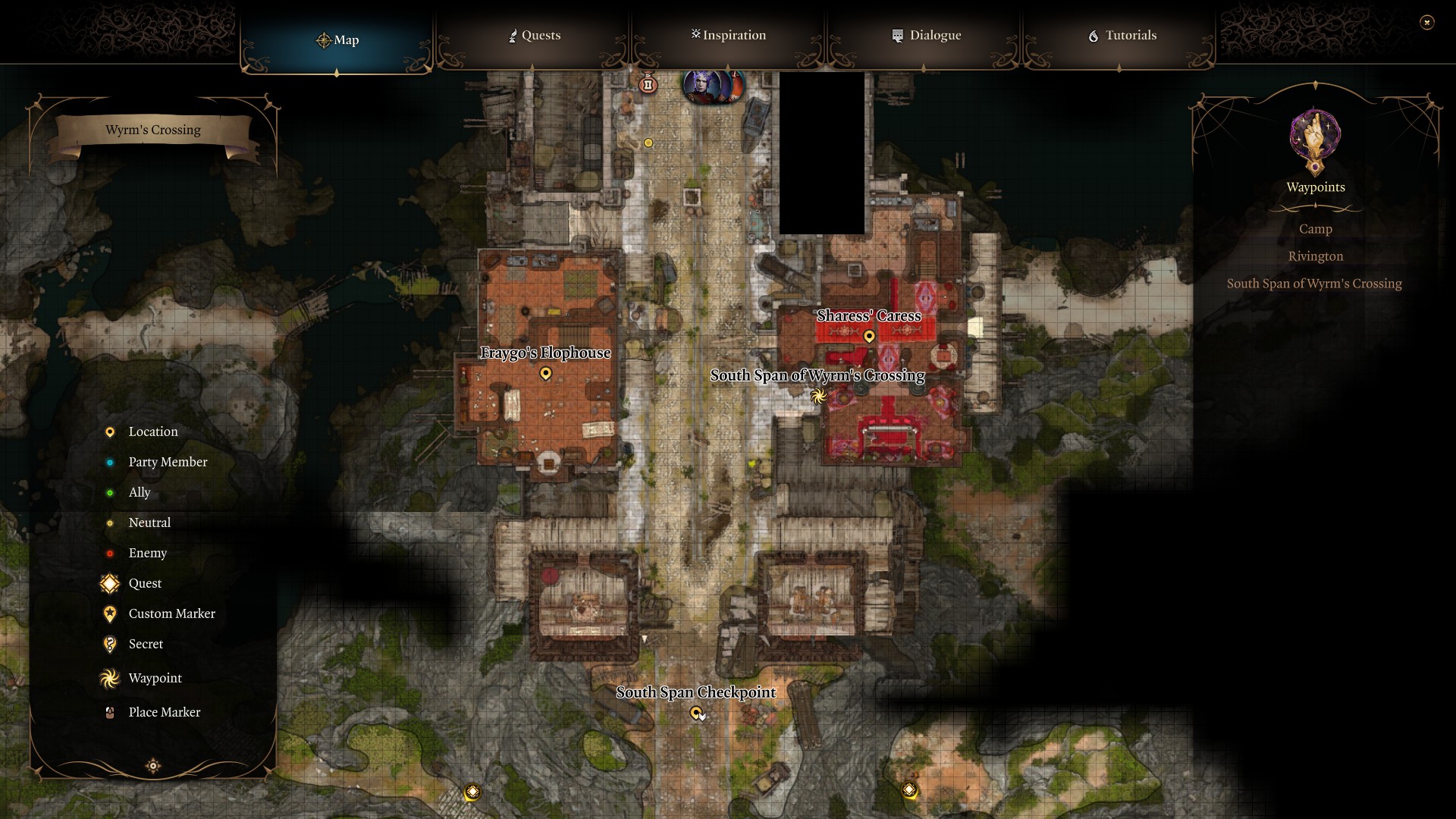Switch to the Quests tab
This screenshot has width=1456, height=819.
tap(535, 35)
